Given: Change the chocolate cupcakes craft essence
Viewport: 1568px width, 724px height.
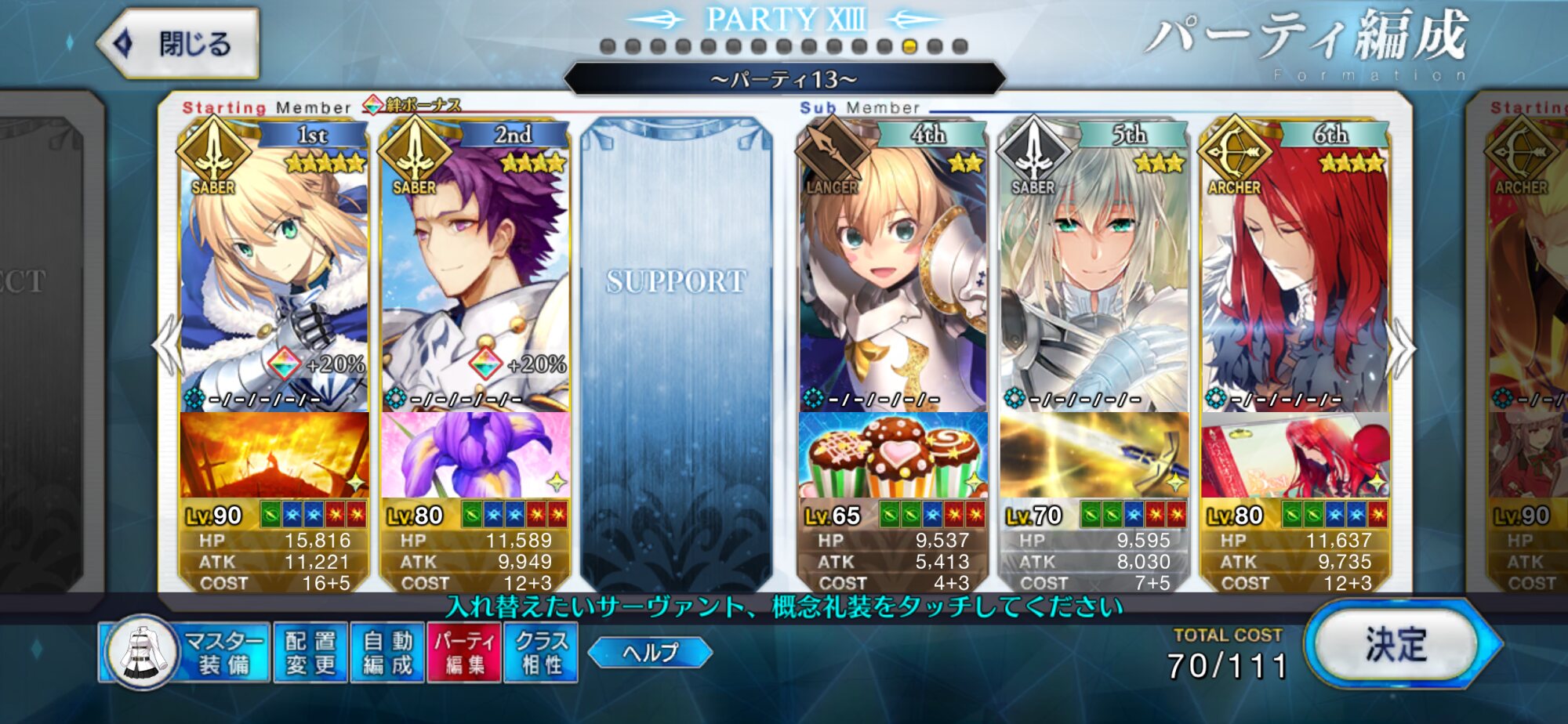Looking at the screenshot, I should (892, 454).
